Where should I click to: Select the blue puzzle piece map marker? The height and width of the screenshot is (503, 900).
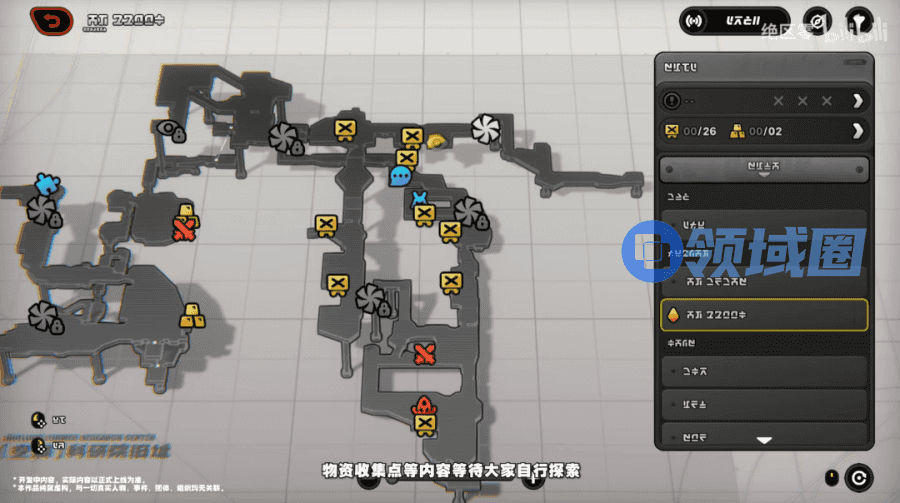pos(45,183)
